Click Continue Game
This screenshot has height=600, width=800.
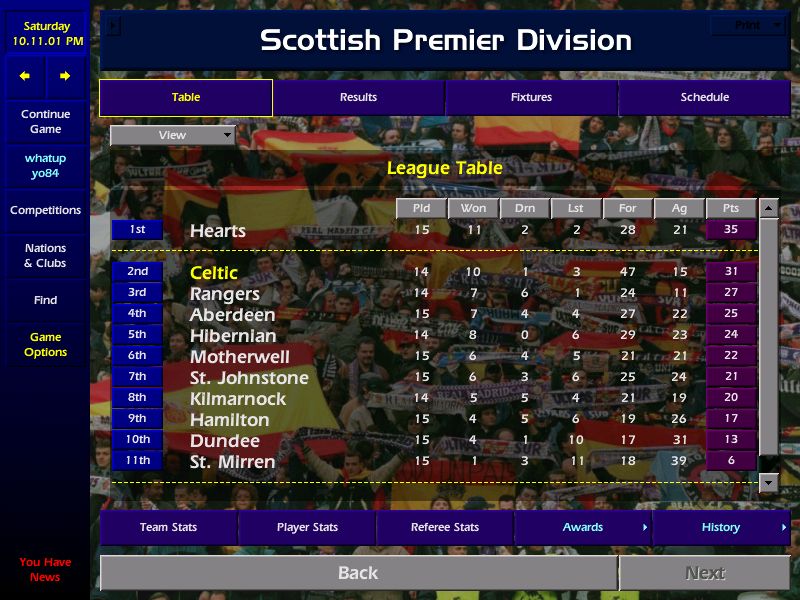click(45, 121)
